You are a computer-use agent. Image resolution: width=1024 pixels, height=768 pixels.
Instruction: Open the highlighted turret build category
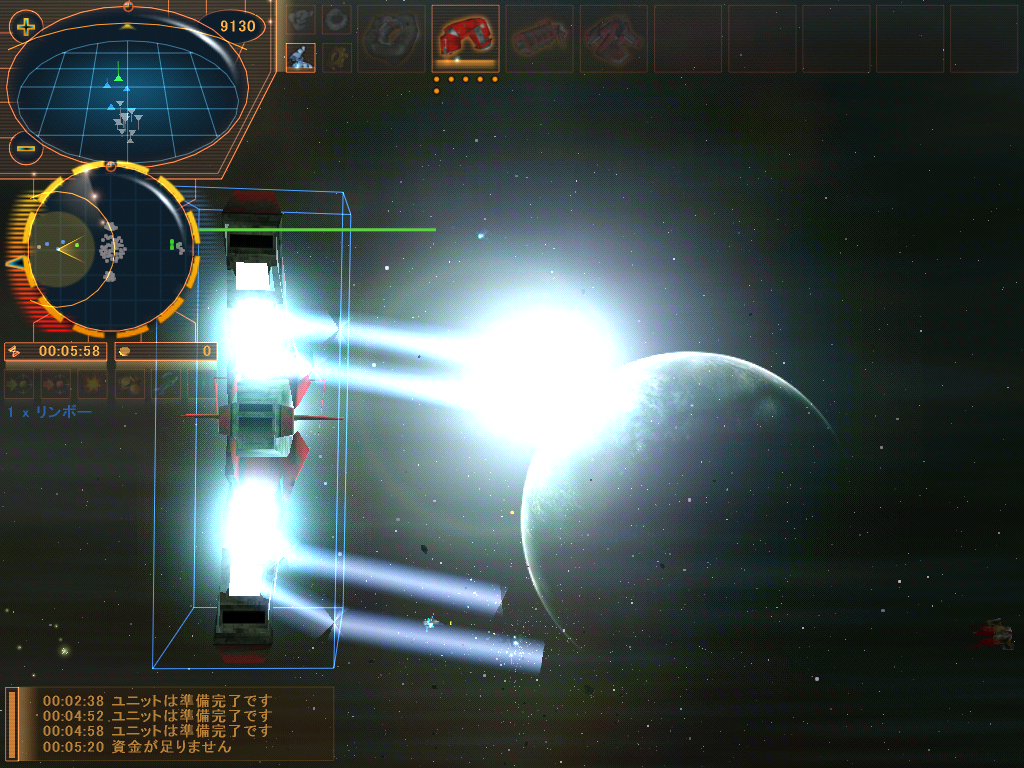coord(300,57)
